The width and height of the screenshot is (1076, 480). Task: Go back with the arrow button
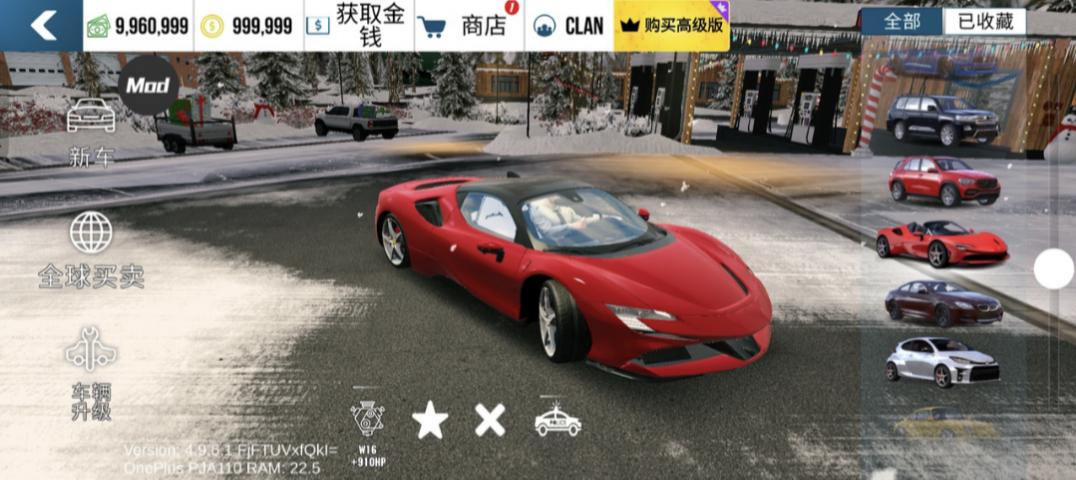tap(42, 25)
